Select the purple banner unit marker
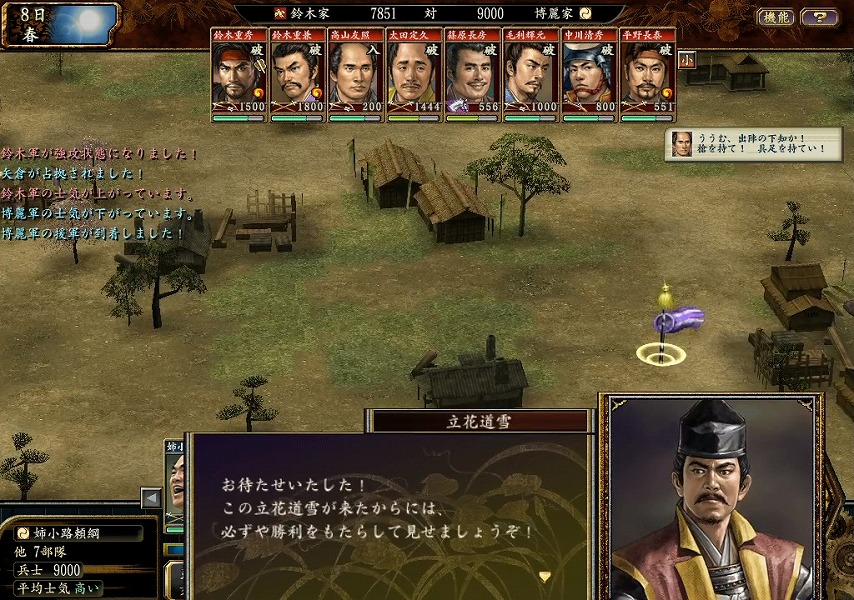The width and height of the screenshot is (854, 600). (677, 322)
